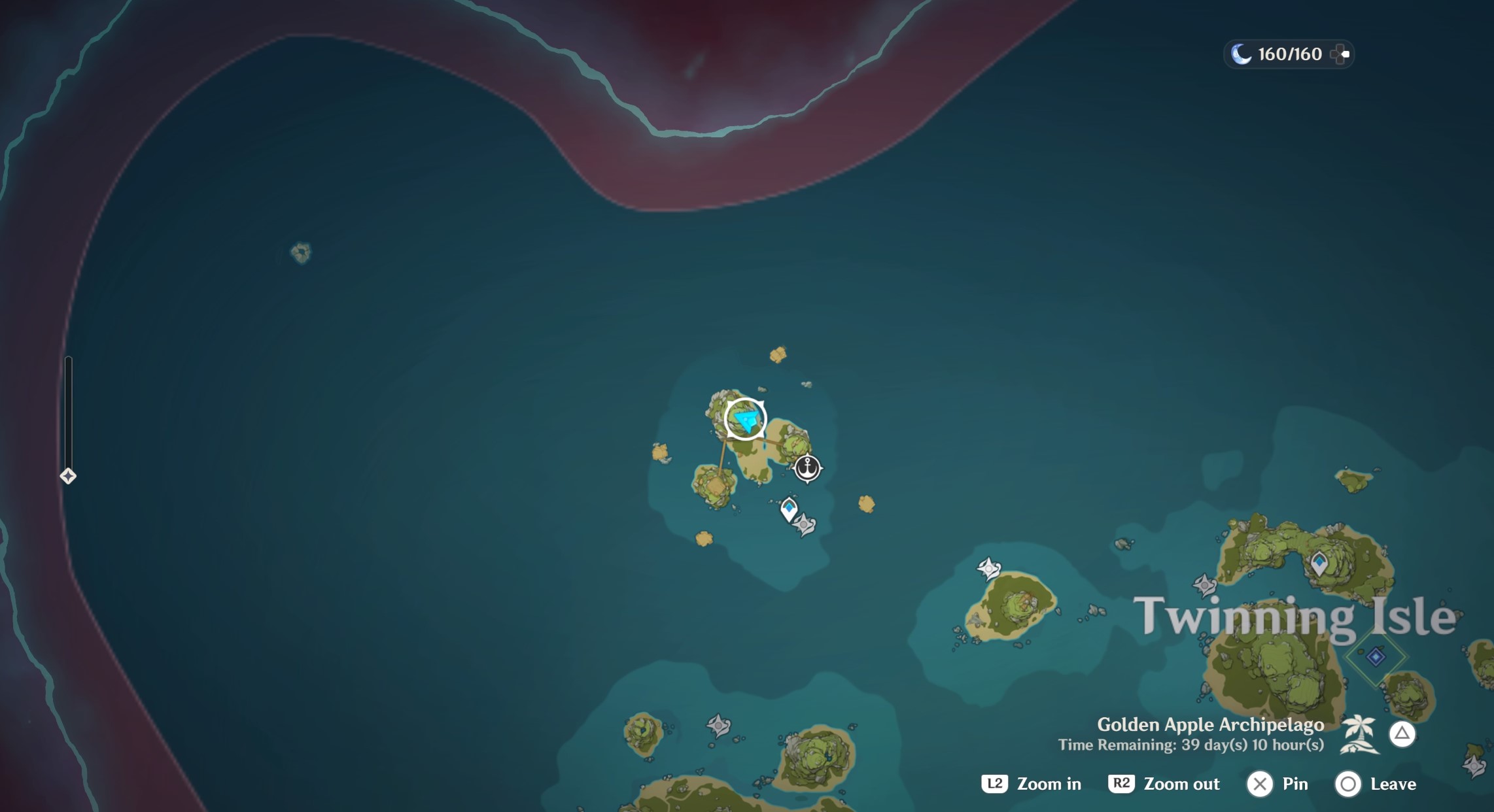Select the anchor-shaped Waverider waypoint icon
Screen dimensions: 1494x812
808,468
